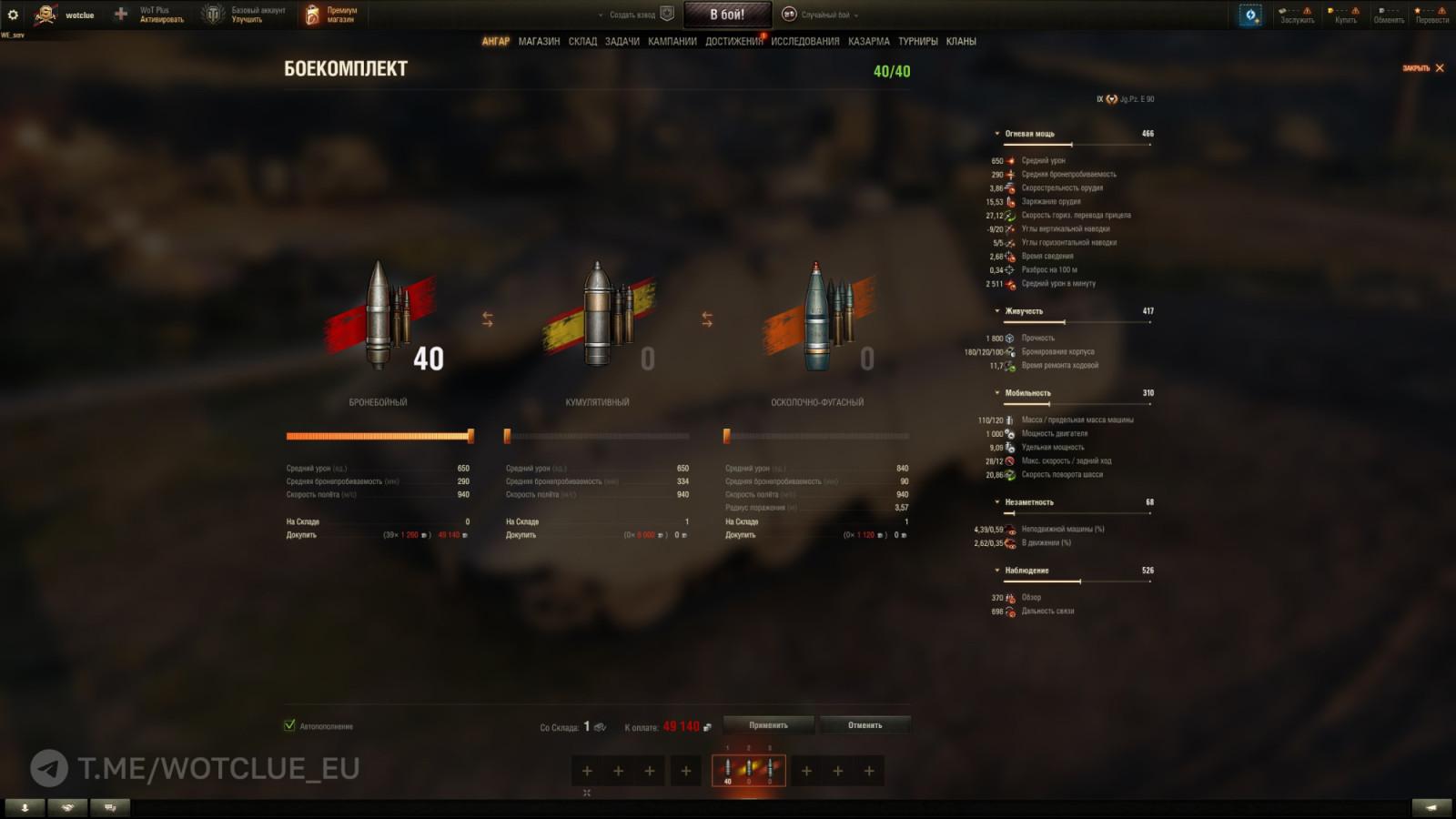This screenshot has width=1456, height=819.
Task: Collapse the Огневая мощь stats section
Action: point(997,132)
